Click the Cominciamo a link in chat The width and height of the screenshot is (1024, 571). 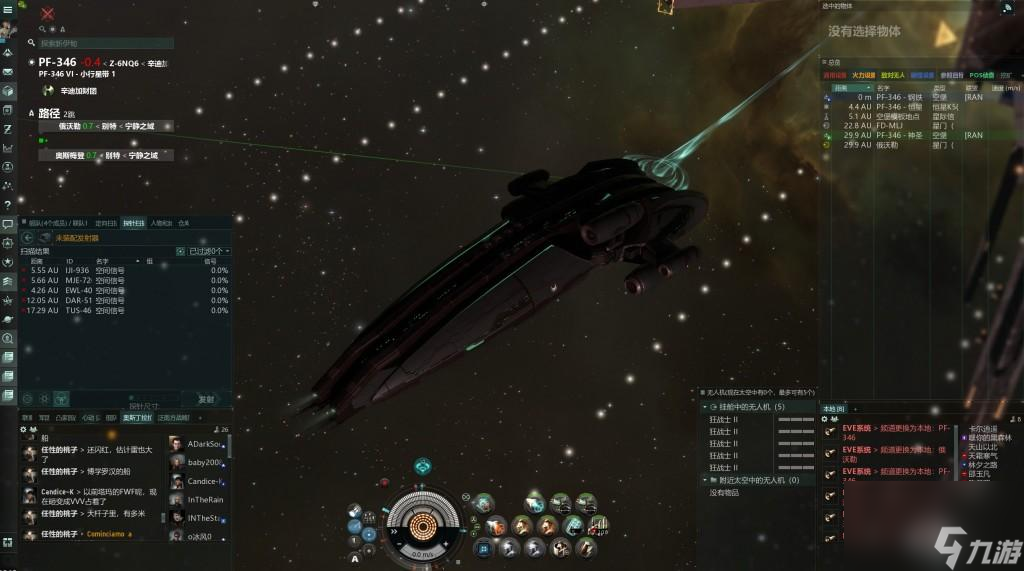(106, 535)
